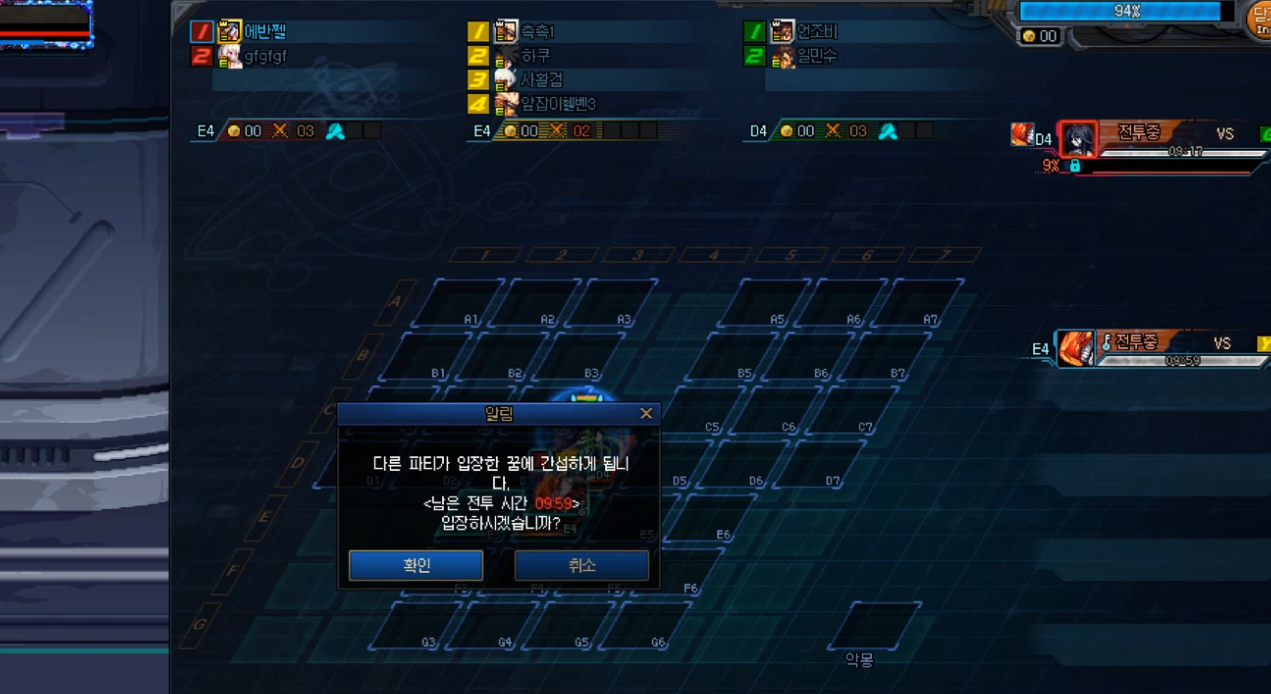Select the 악몽 nightmare tile
The image size is (1271, 694).
point(873,625)
